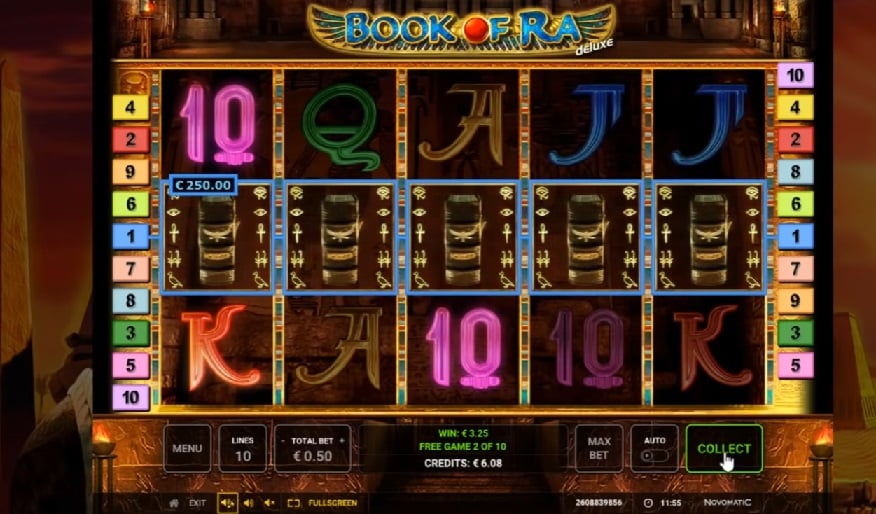
Task: Collect the free game winnings
Action: (724, 449)
